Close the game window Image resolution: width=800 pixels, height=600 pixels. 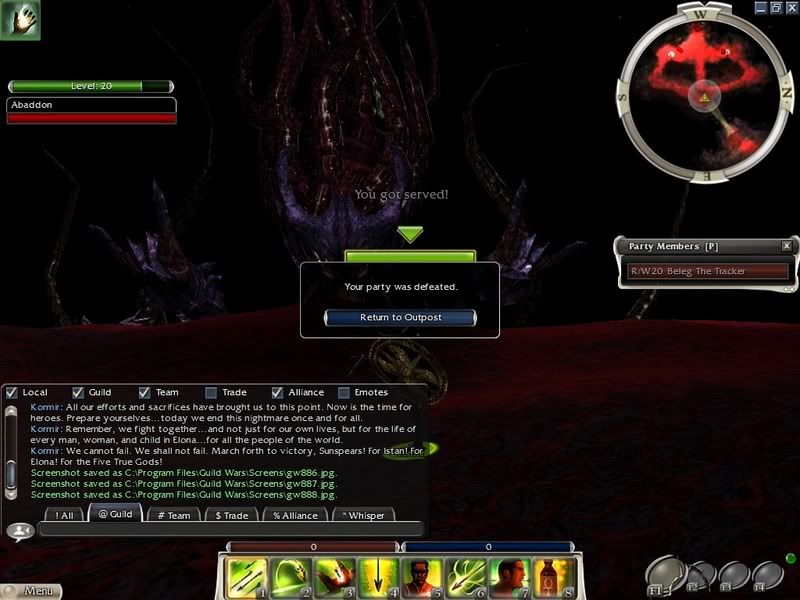[790, 7]
